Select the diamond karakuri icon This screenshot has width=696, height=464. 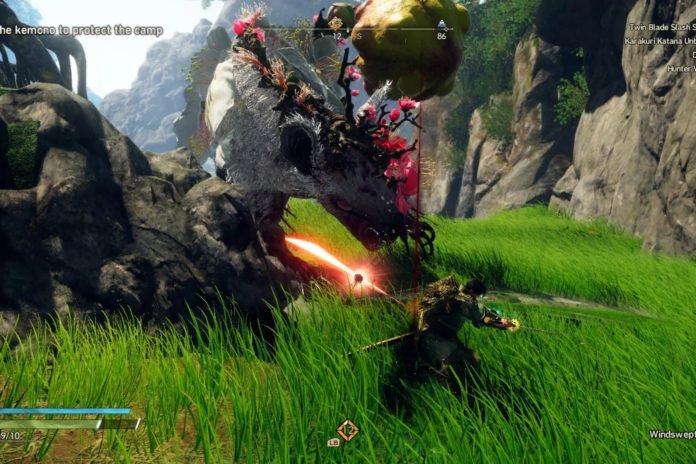pos(347,430)
